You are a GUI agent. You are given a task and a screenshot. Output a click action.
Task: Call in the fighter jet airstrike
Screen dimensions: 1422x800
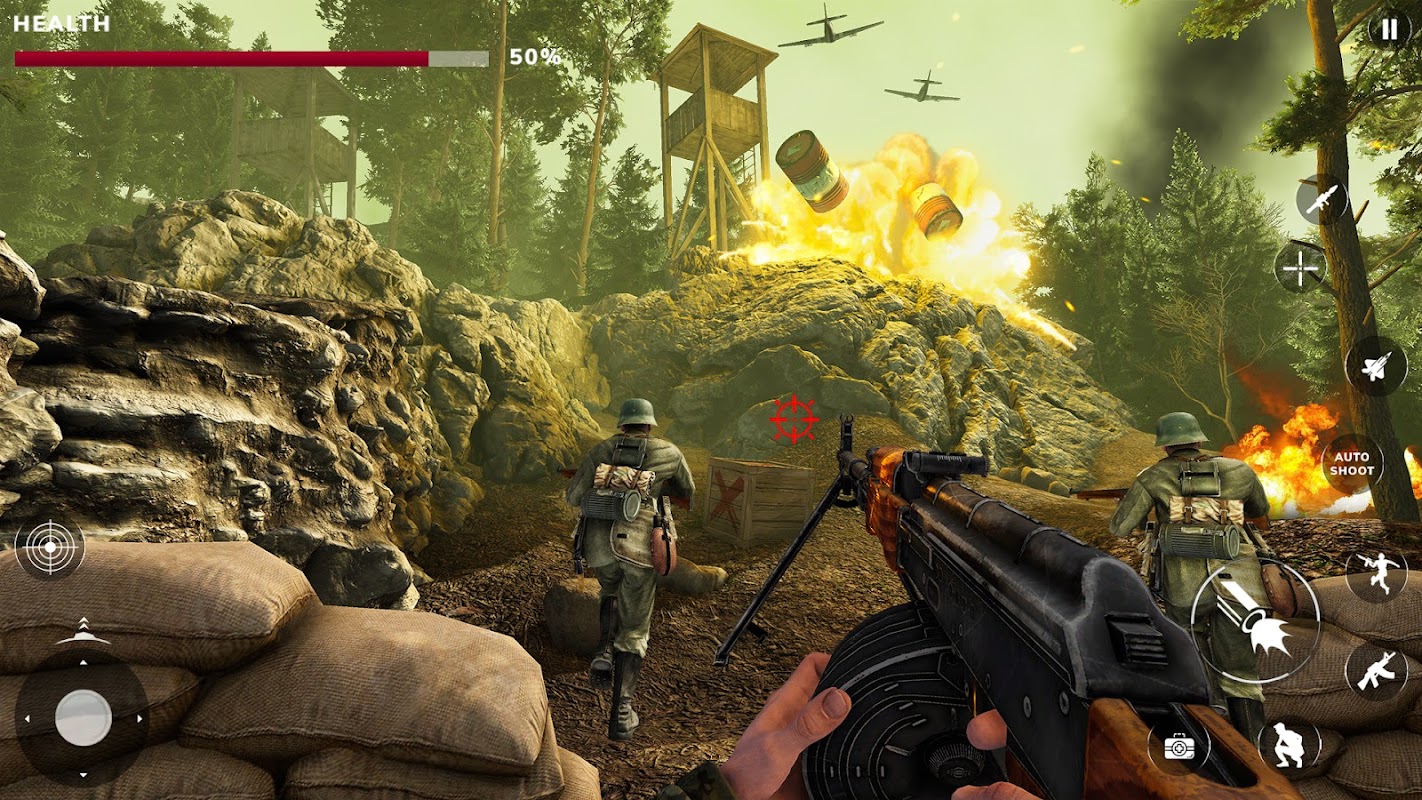tap(1376, 365)
